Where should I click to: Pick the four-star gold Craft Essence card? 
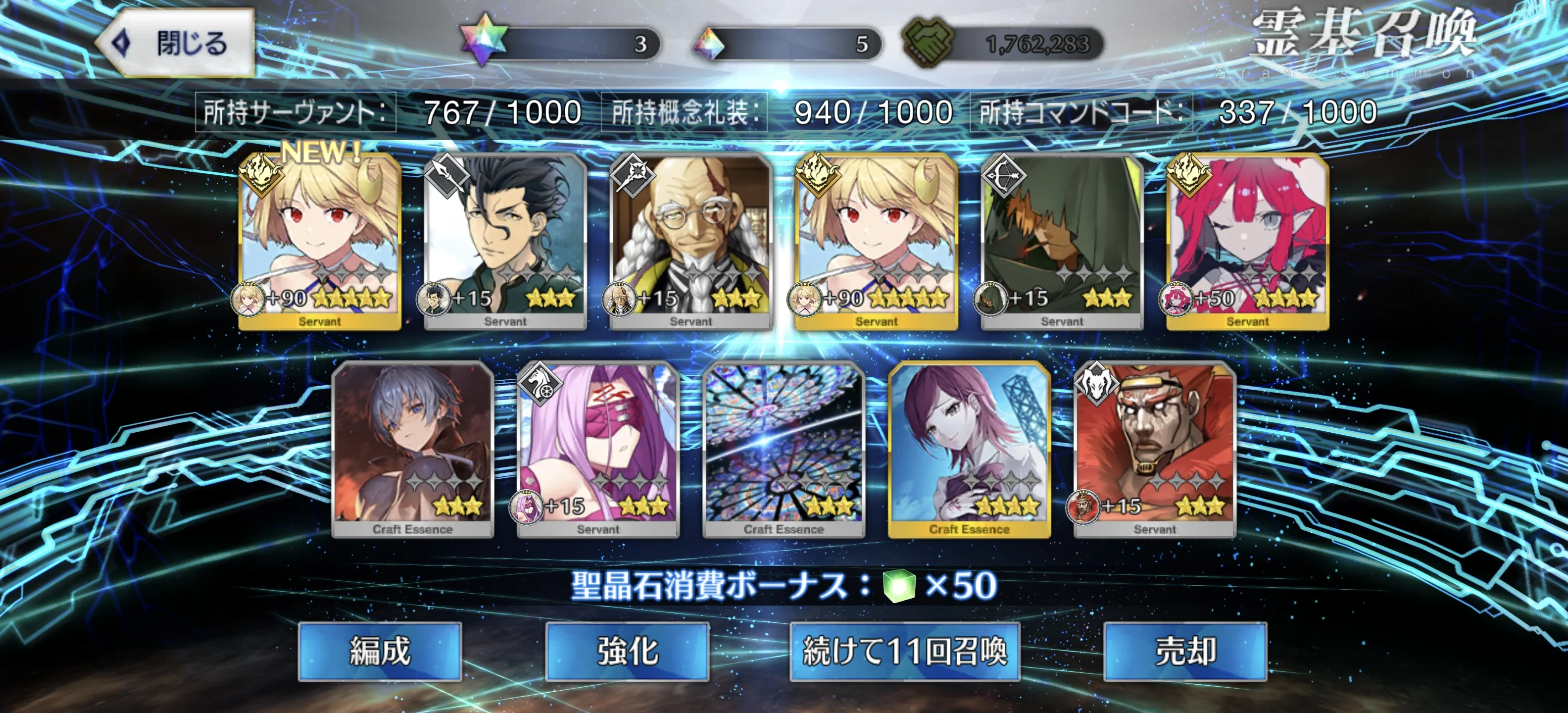tap(969, 450)
